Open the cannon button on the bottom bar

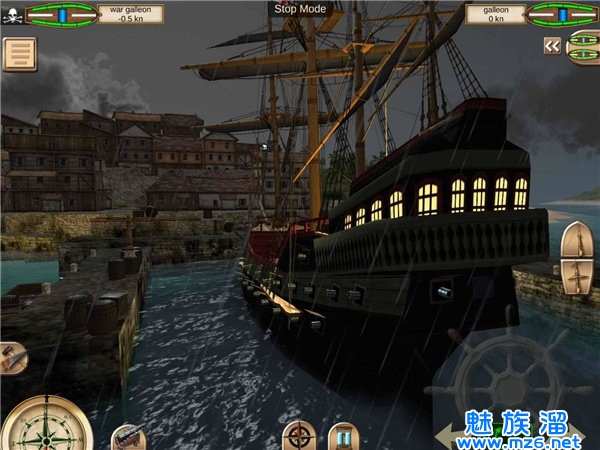point(127,438)
